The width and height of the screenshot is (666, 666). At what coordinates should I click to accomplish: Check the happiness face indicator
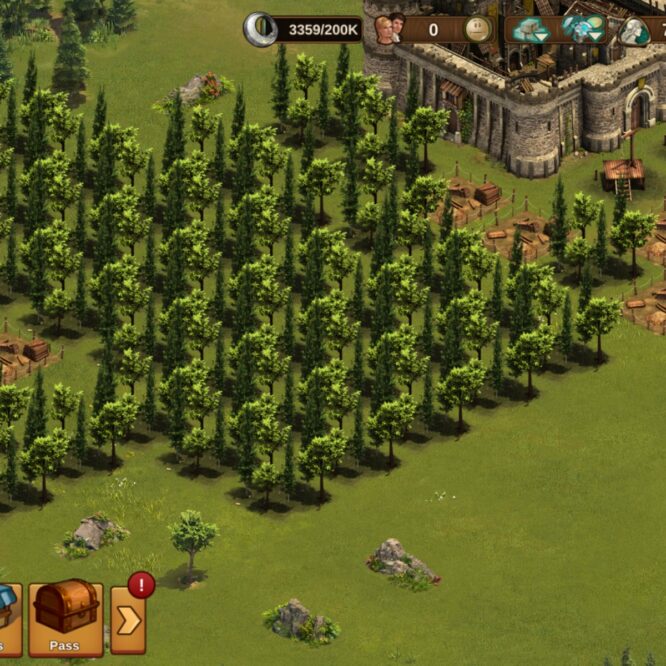(478, 29)
